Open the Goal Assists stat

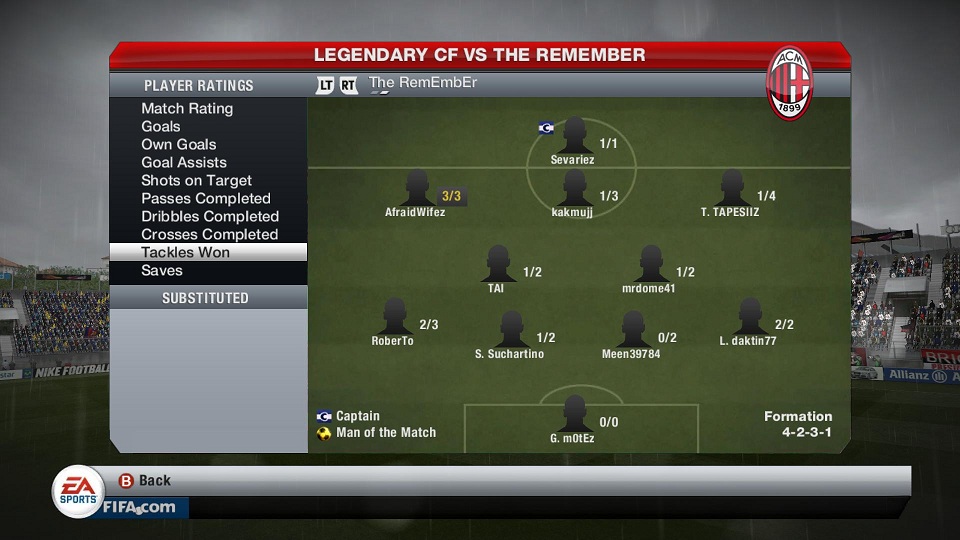coord(184,162)
